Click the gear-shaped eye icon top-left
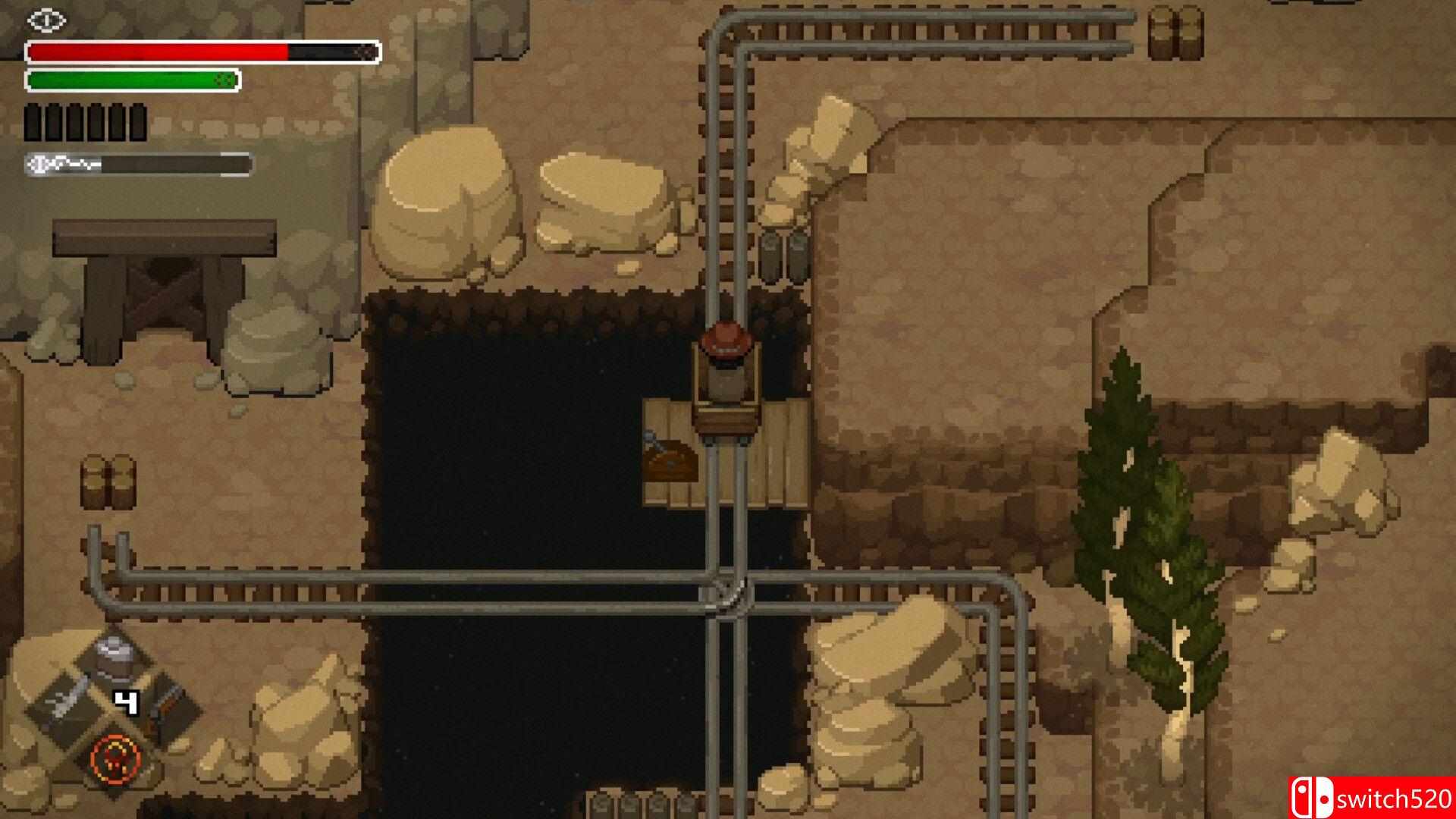 coord(47,20)
